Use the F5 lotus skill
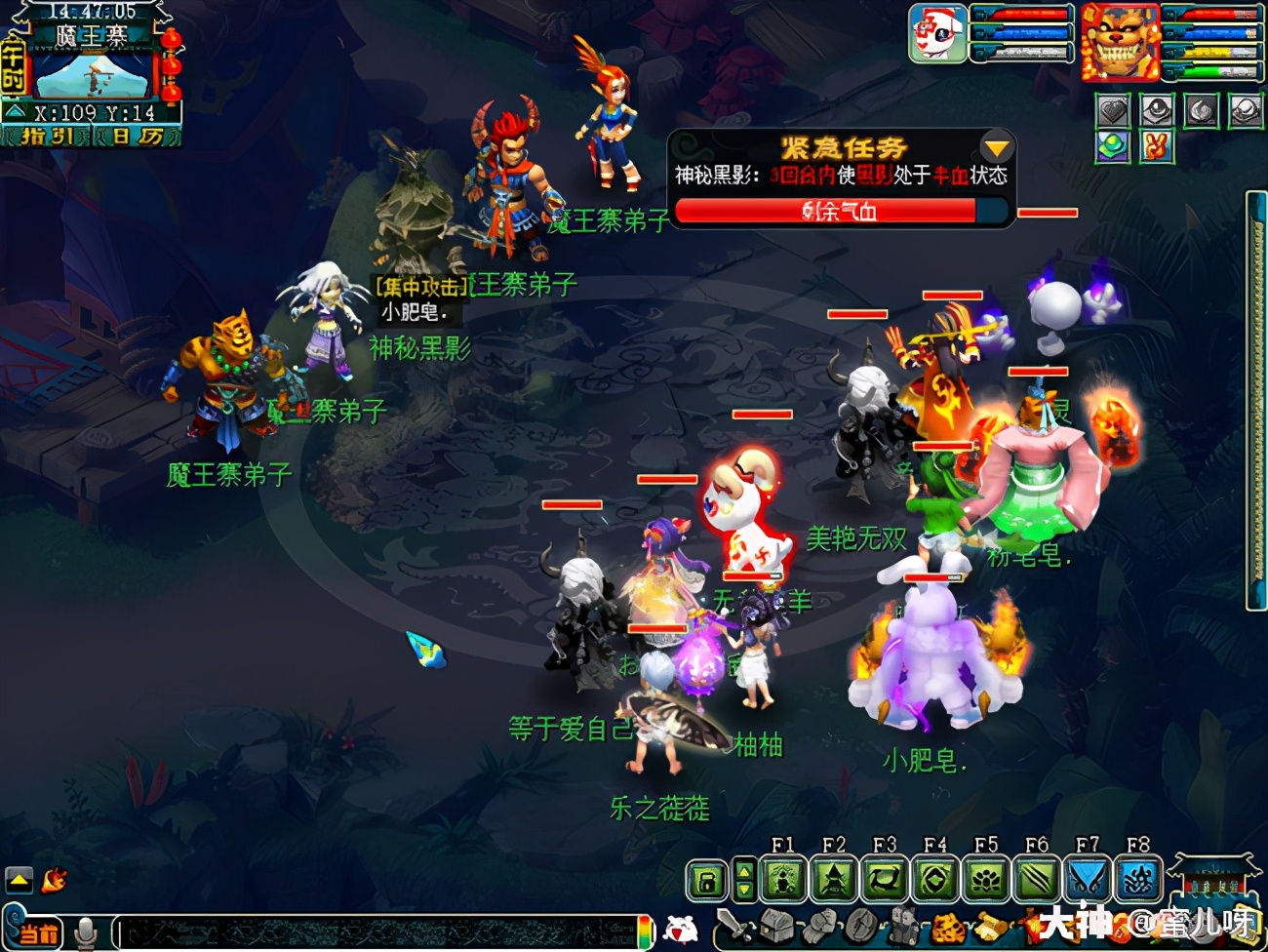The height and width of the screenshot is (952, 1268). [986, 881]
